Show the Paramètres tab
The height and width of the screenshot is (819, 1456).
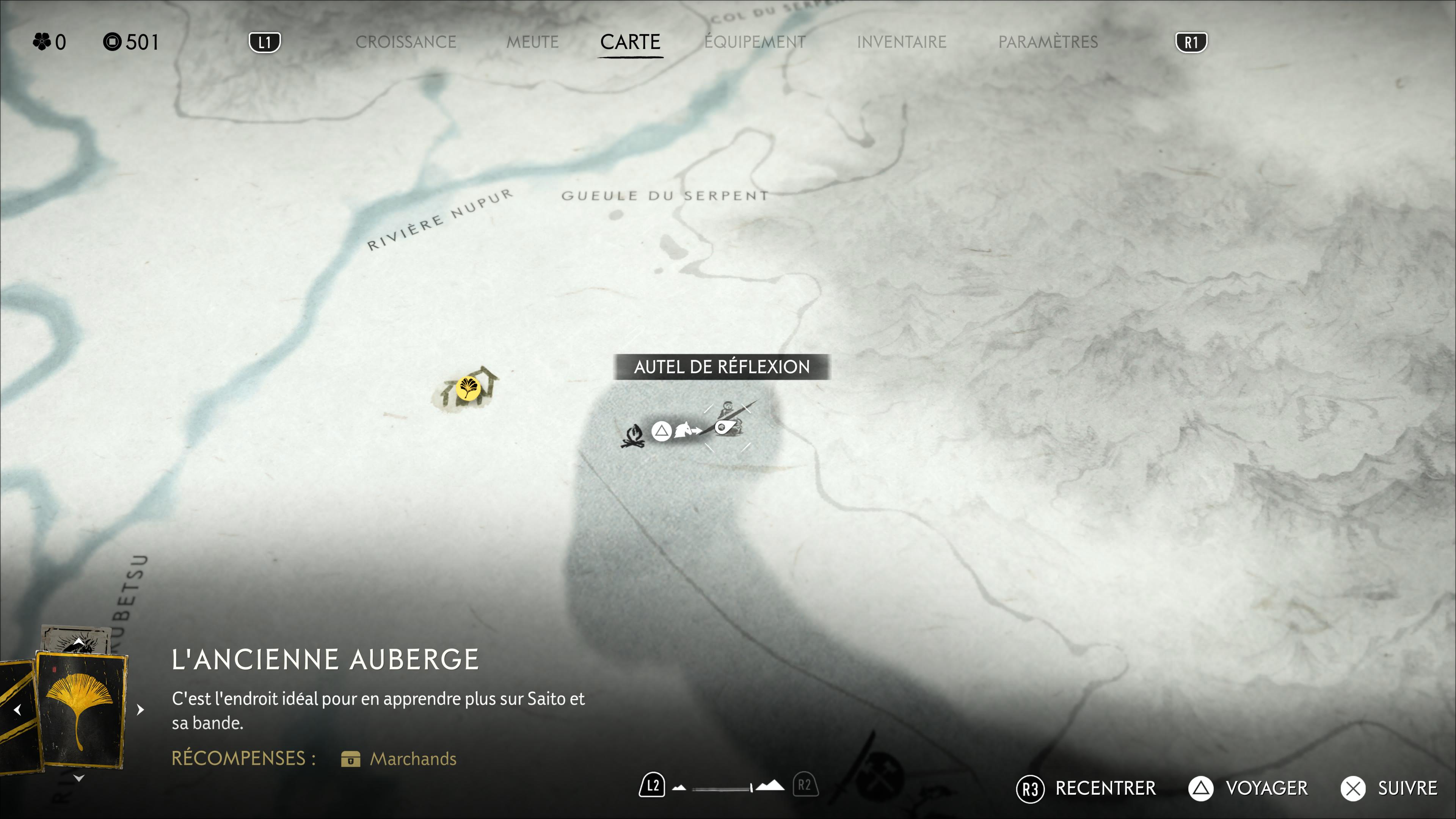point(1047,42)
